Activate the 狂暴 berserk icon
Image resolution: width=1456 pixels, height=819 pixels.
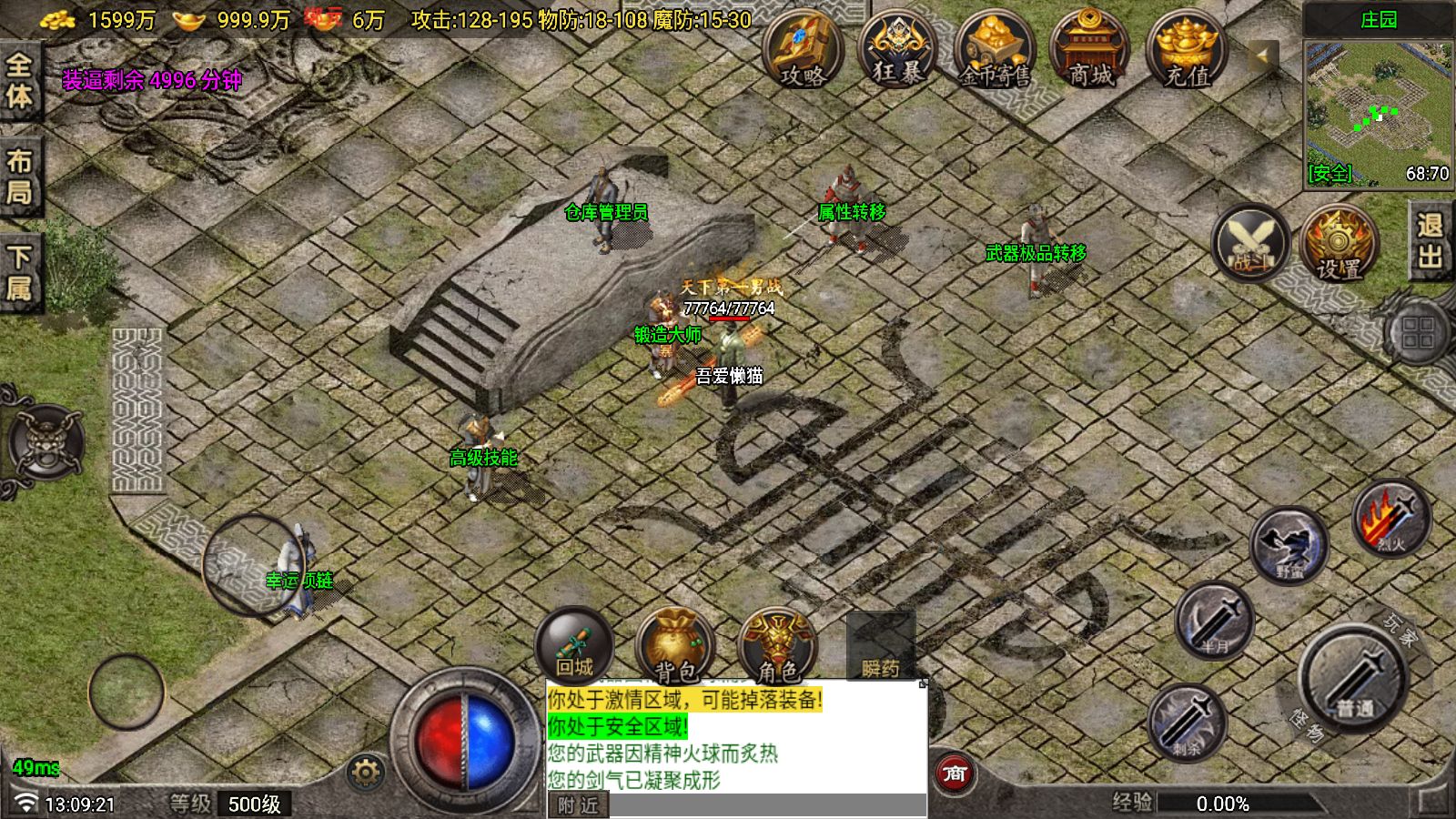898,51
